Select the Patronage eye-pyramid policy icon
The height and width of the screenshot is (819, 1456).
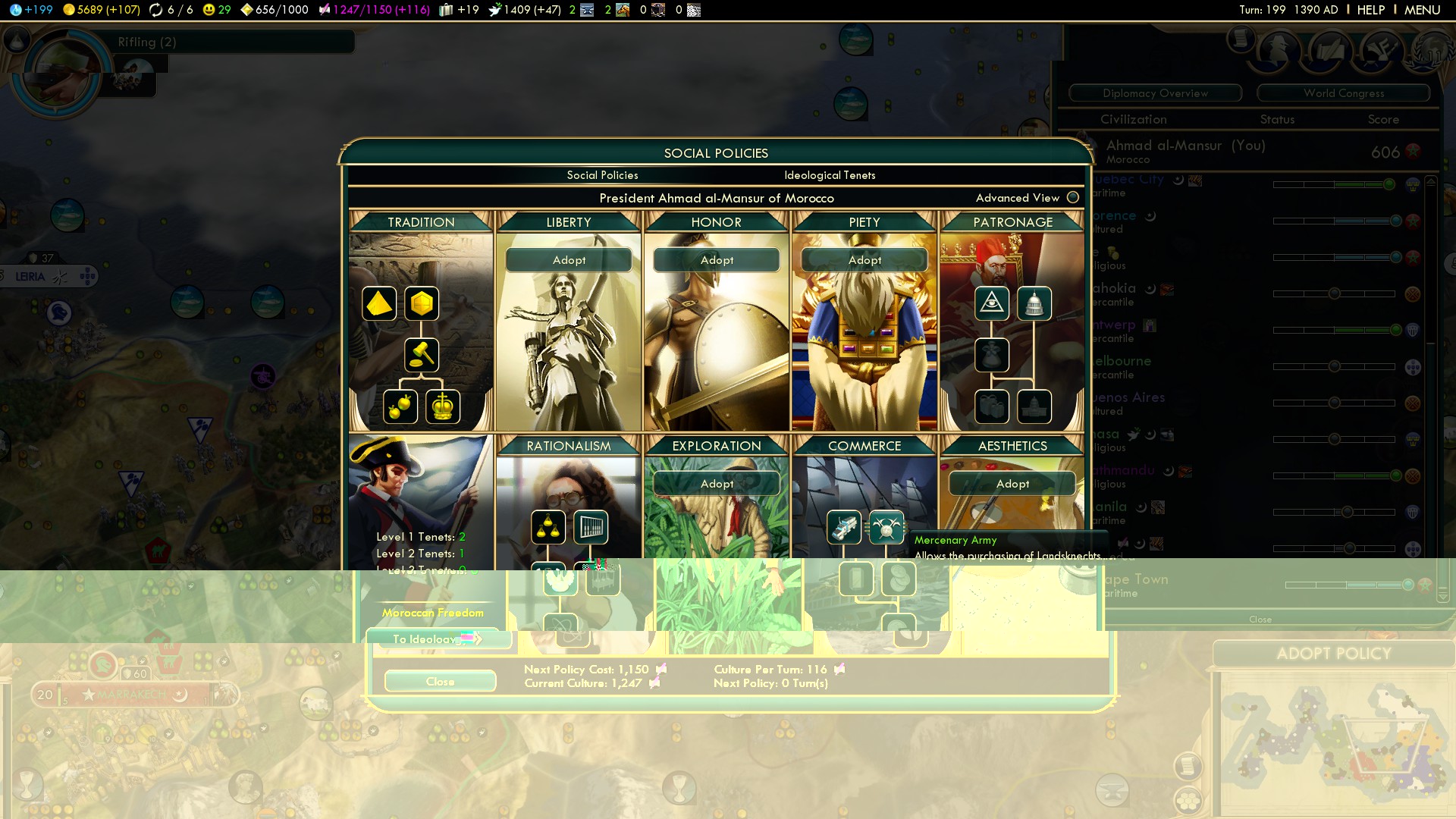992,304
